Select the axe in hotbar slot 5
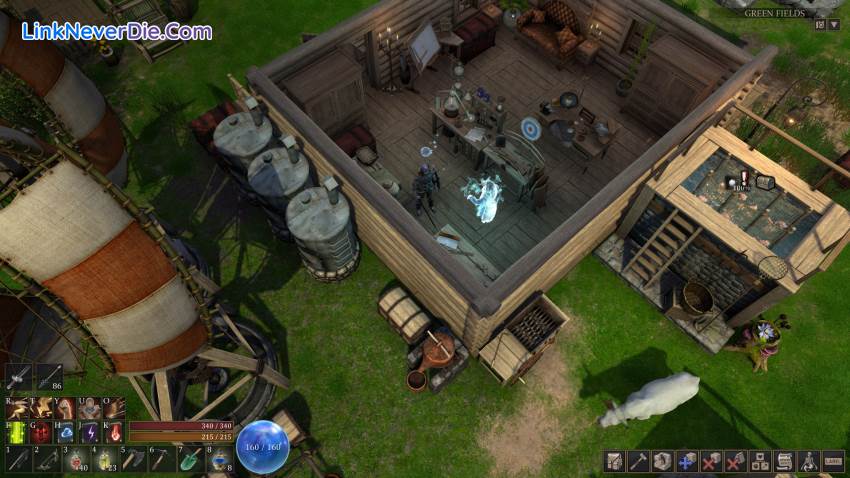Image resolution: width=850 pixels, height=478 pixels. pos(131,459)
